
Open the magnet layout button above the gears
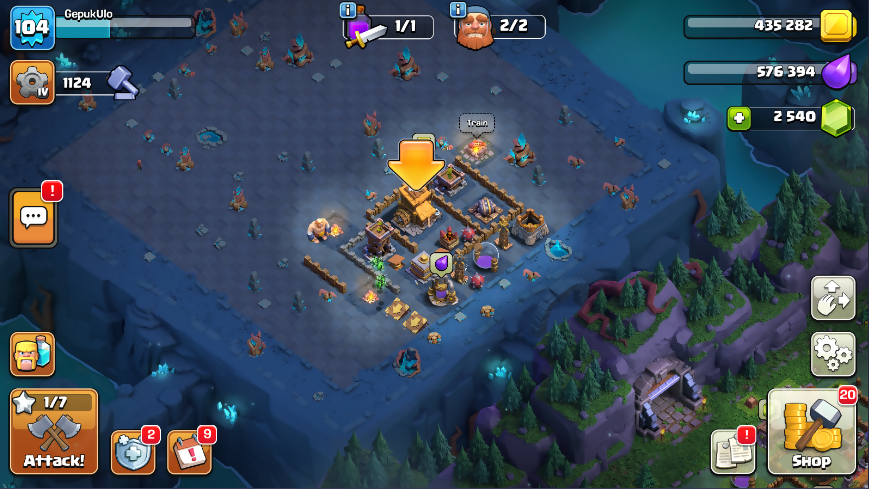tap(832, 298)
